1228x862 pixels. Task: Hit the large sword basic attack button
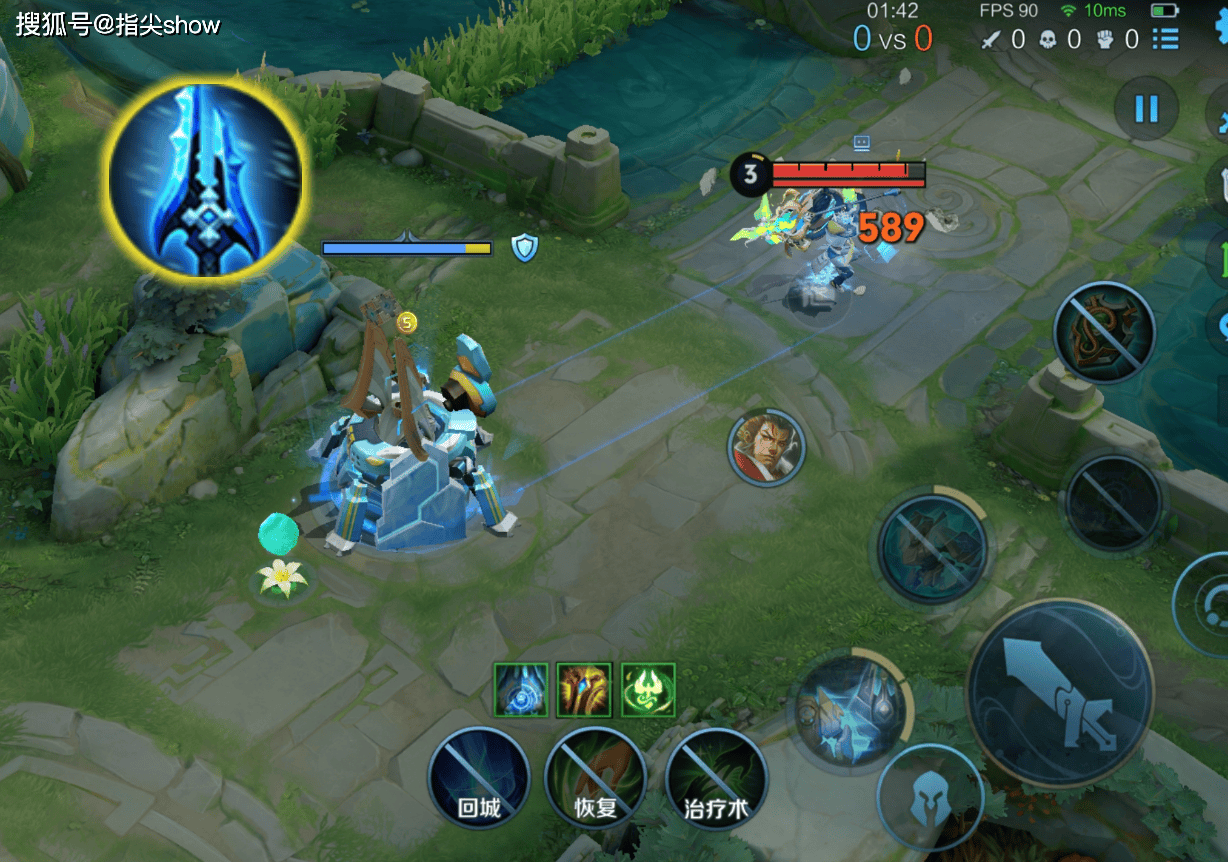click(1060, 692)
